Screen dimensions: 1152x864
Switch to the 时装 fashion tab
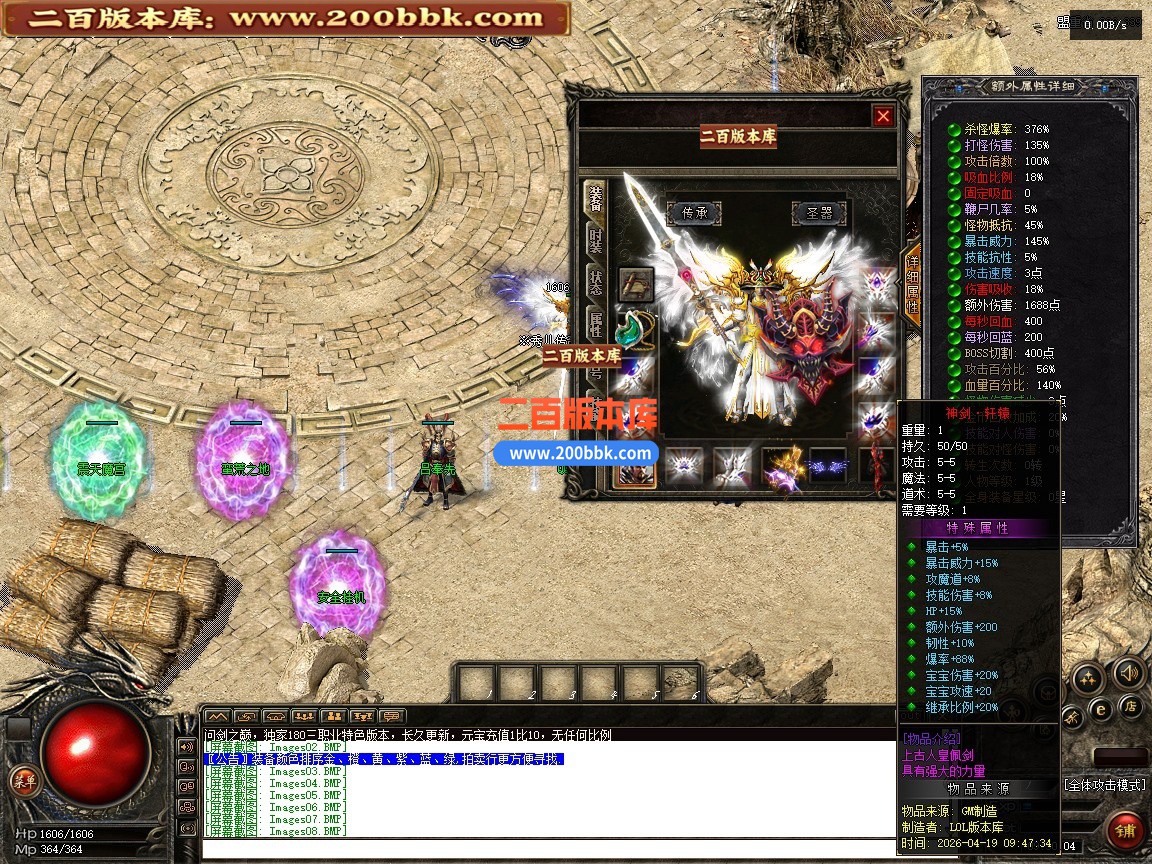tap(596, 241)
